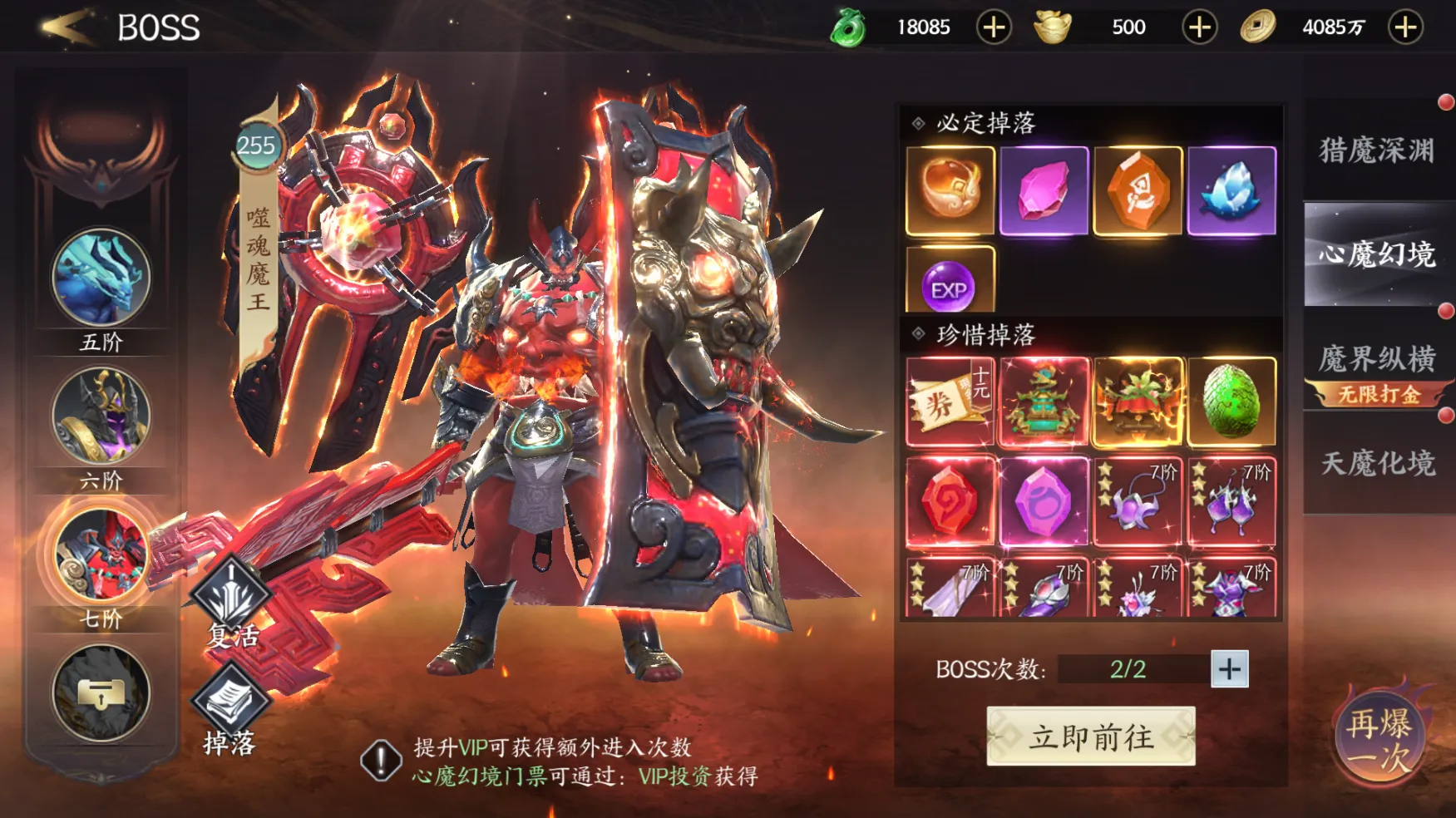The width and height of the screenshot is (1456, 818).
Task: Click the red notification dot on 猎魔深渊
Action: pyautogui.click(x=1444, y=103)
